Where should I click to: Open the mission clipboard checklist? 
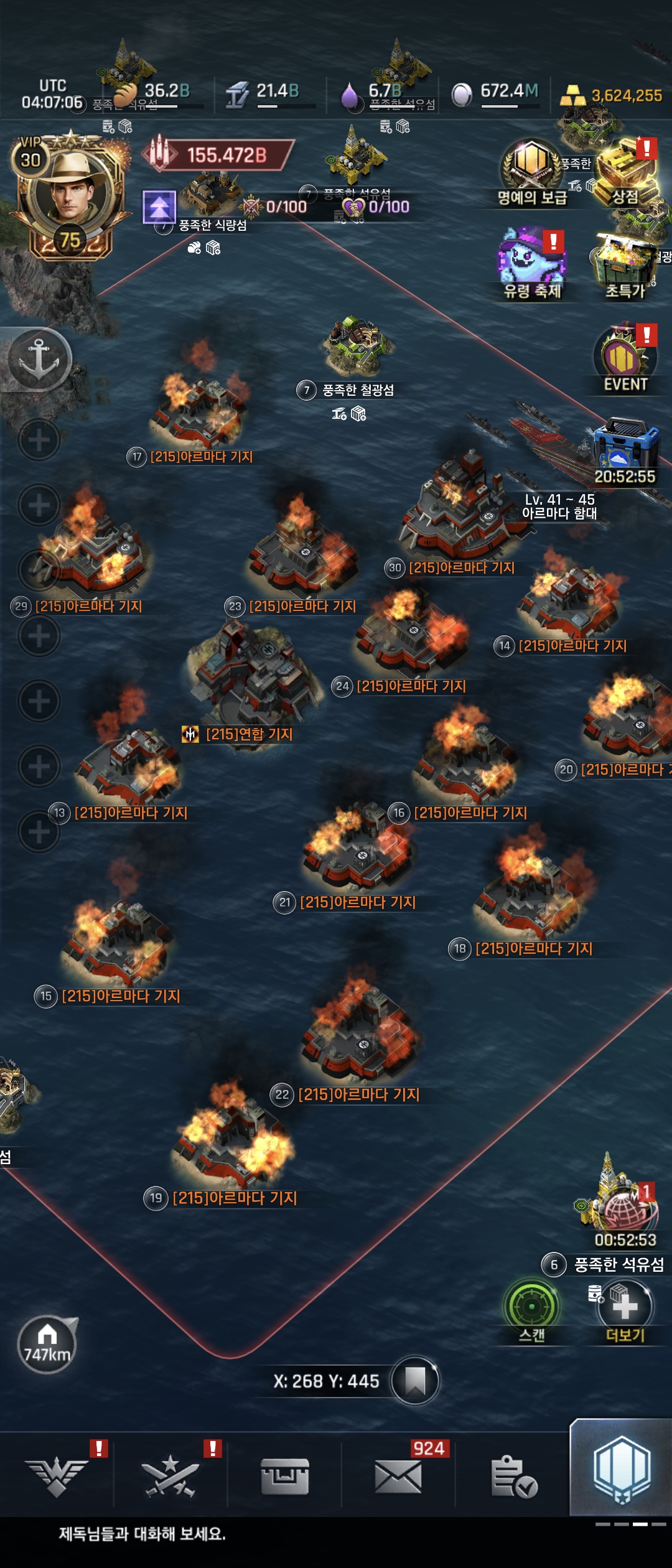[x=513, y=1476]
